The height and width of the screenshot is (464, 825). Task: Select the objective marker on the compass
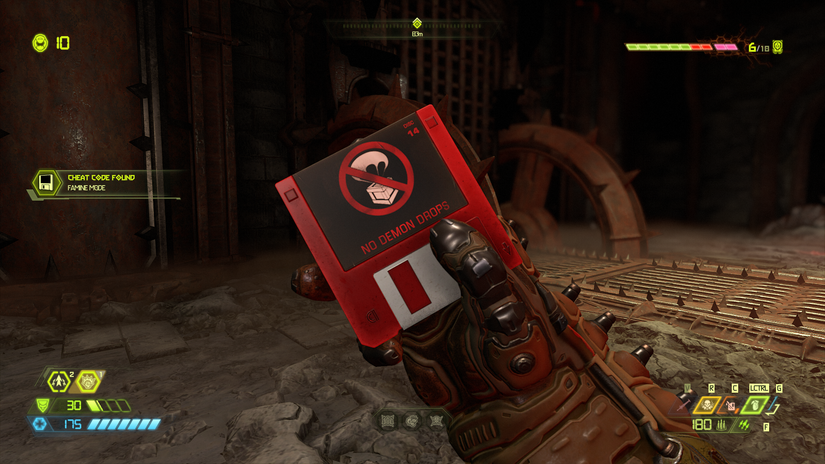pos(417,24)
